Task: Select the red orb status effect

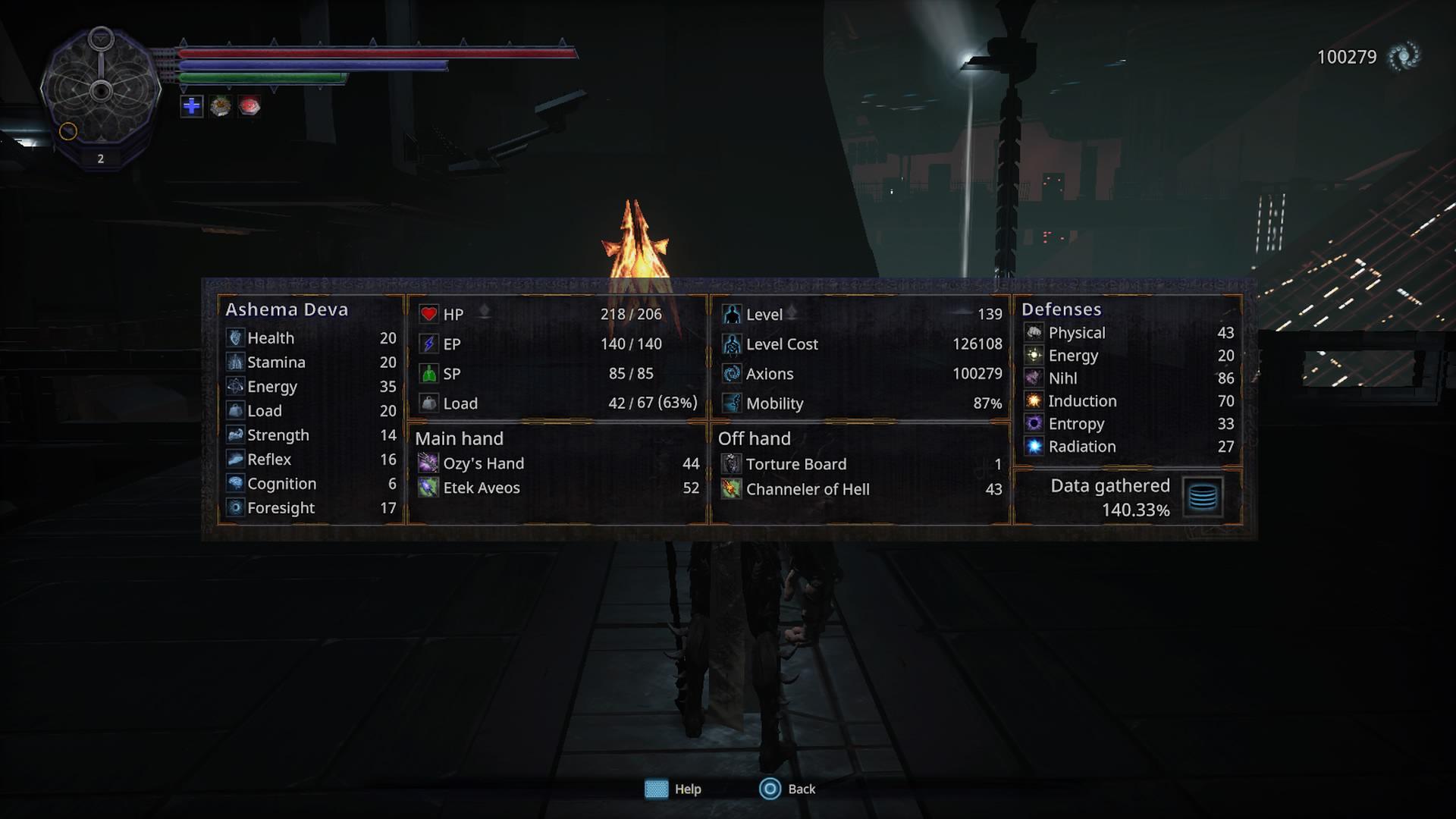Action: point(251,108)
